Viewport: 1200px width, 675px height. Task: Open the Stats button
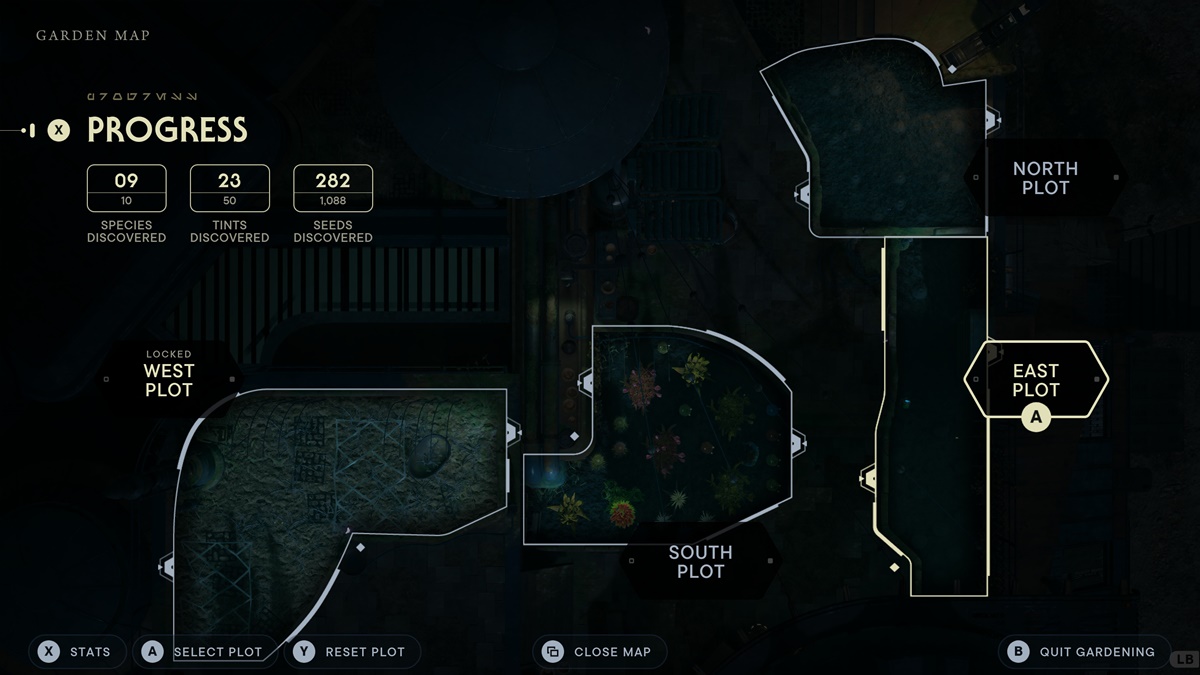[76, 652]
